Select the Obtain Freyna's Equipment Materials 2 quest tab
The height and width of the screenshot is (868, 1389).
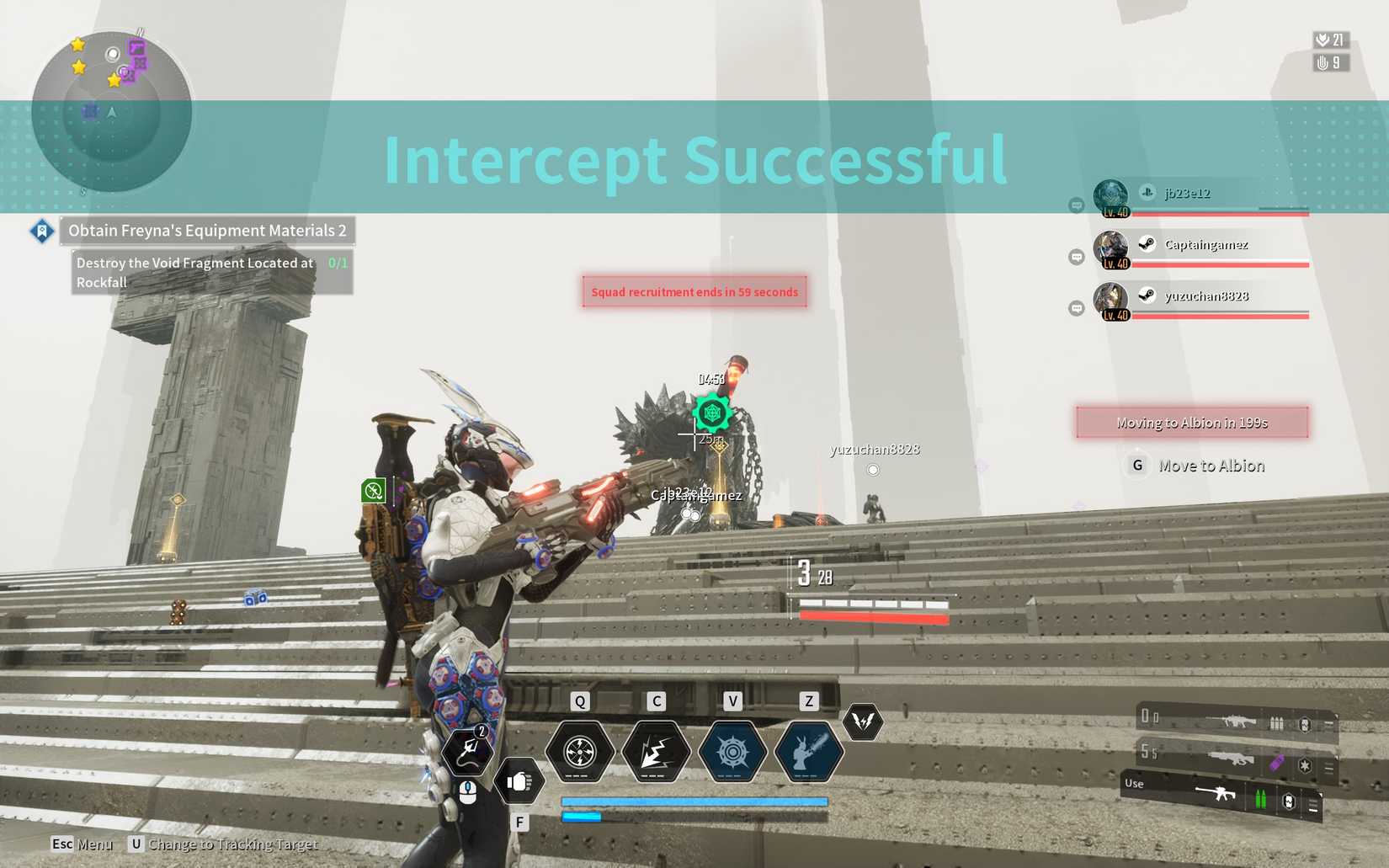pyautogui.click(x=207, y=230)
